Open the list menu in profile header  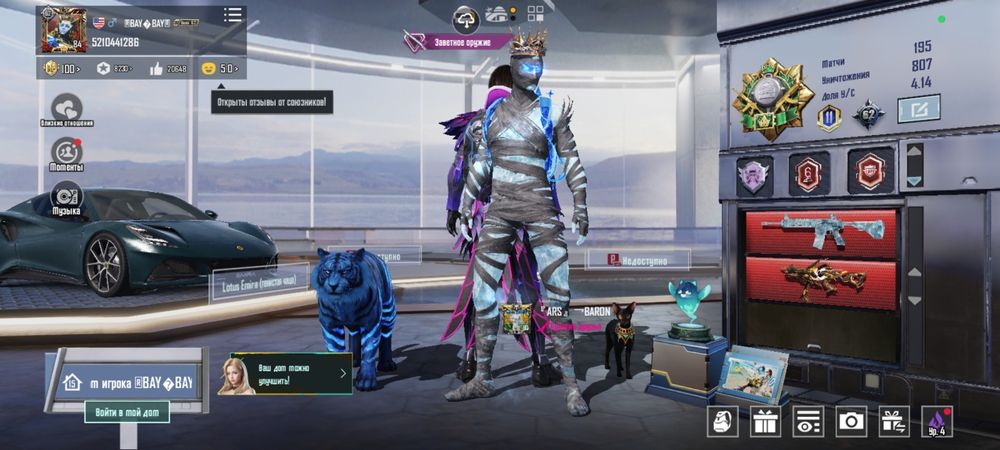233,15
